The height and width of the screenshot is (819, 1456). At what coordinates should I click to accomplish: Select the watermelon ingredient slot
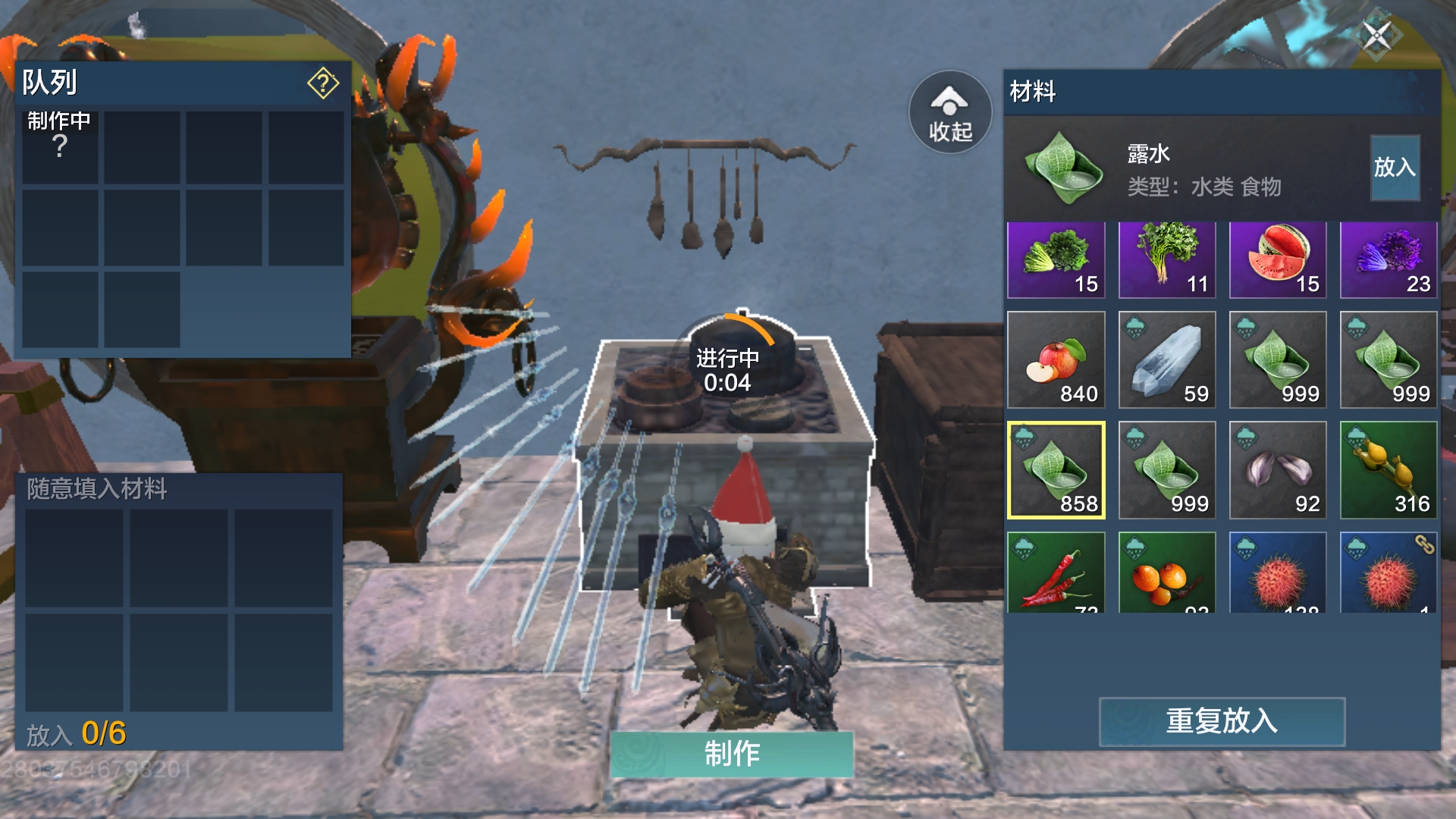pos(1277,259)
